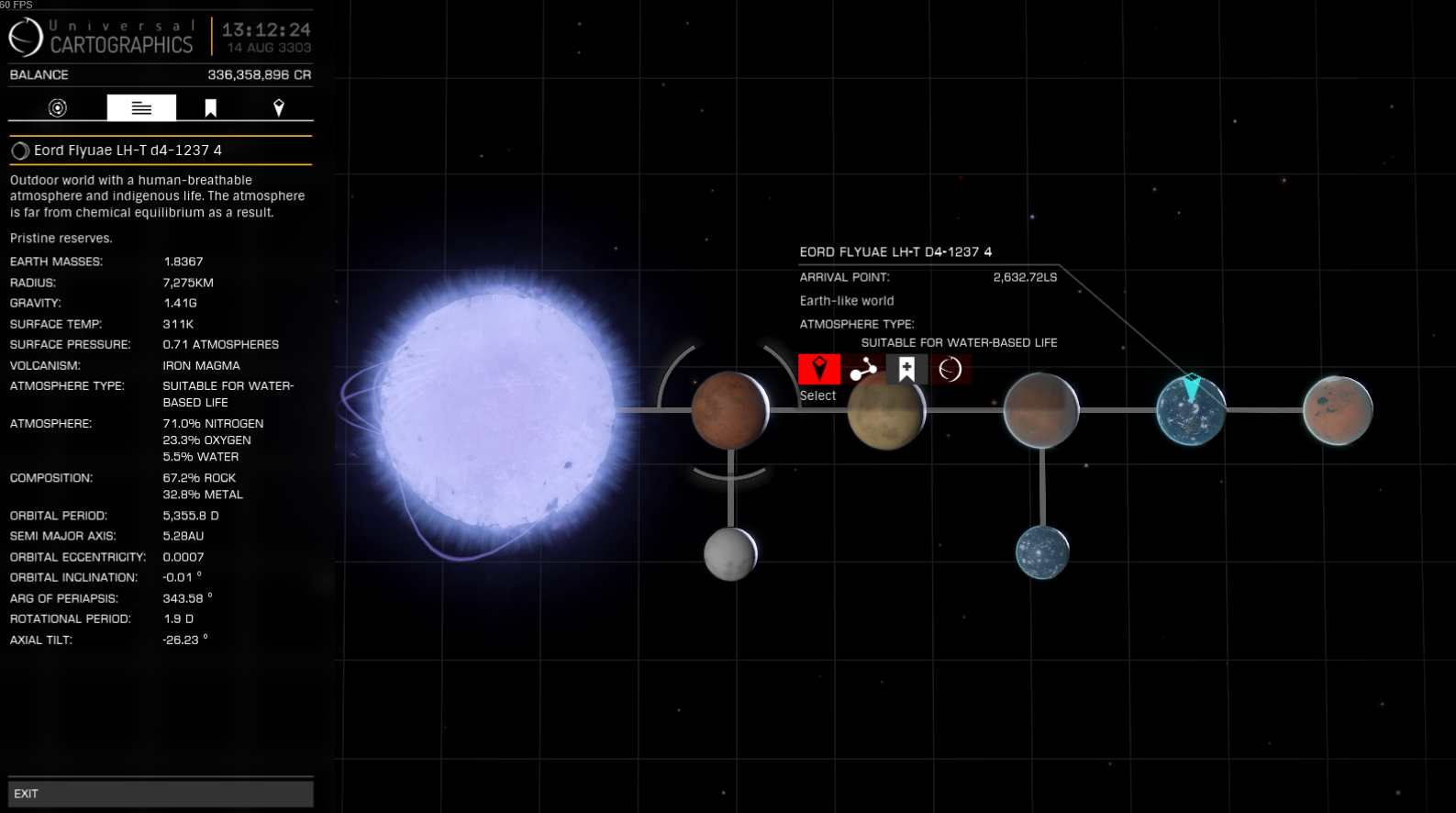Choose the Earth-like world with the cyan marker
Screen dimensions: 1456x813
click(x=1191, y=412)
